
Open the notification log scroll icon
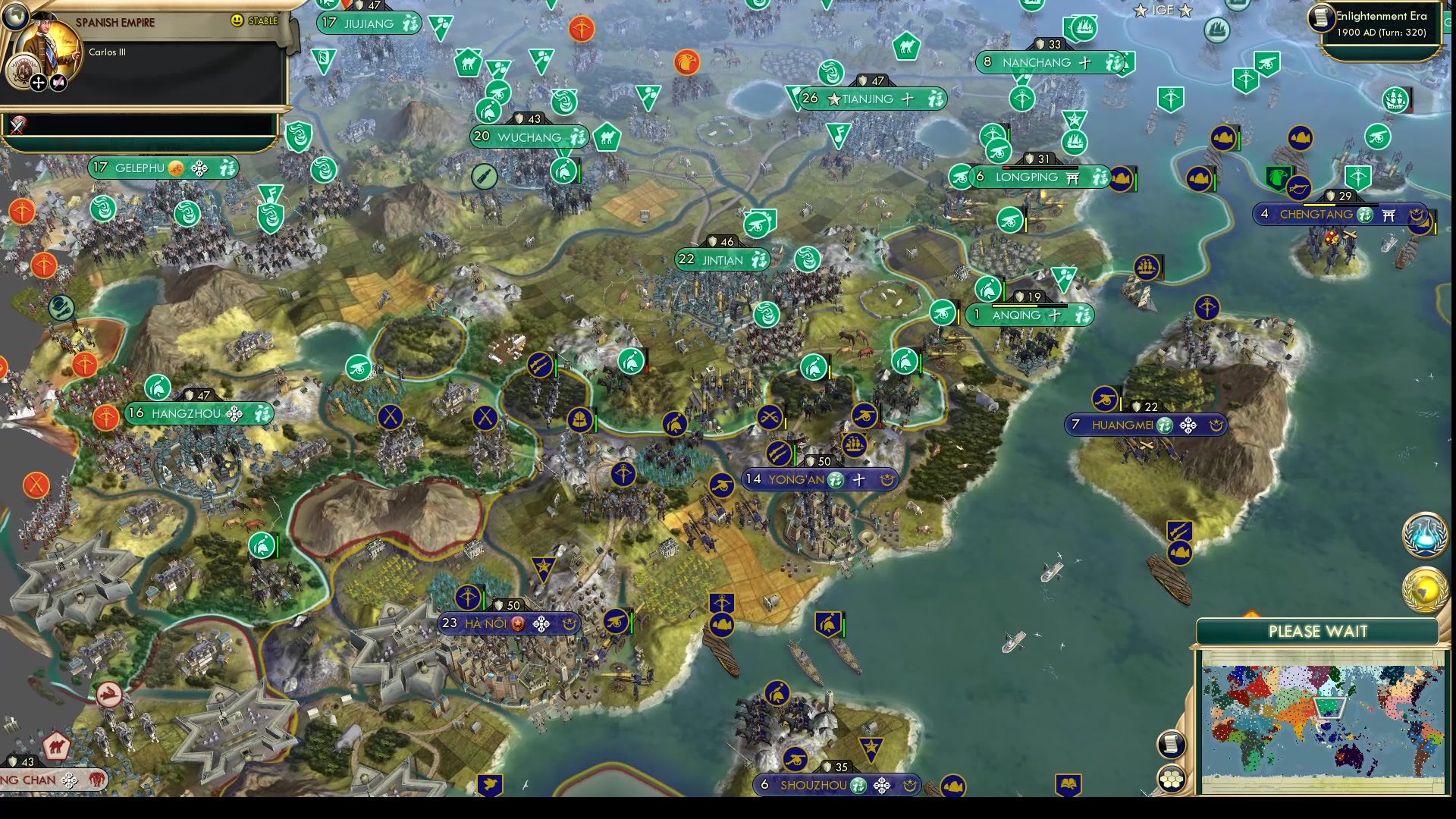pyautogui.click(x=1172, y=744)
